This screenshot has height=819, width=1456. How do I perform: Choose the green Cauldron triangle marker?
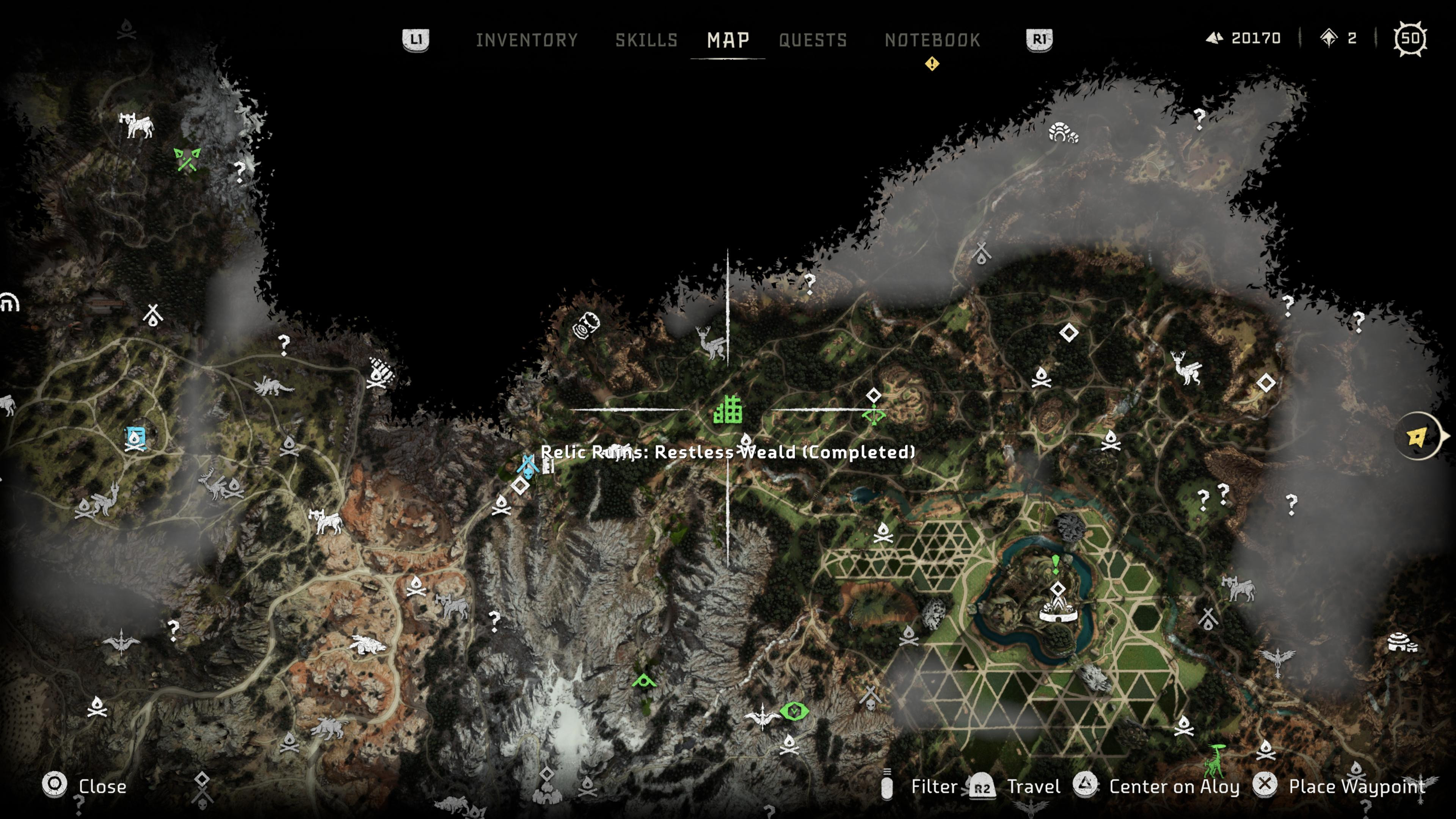(644, 681)
